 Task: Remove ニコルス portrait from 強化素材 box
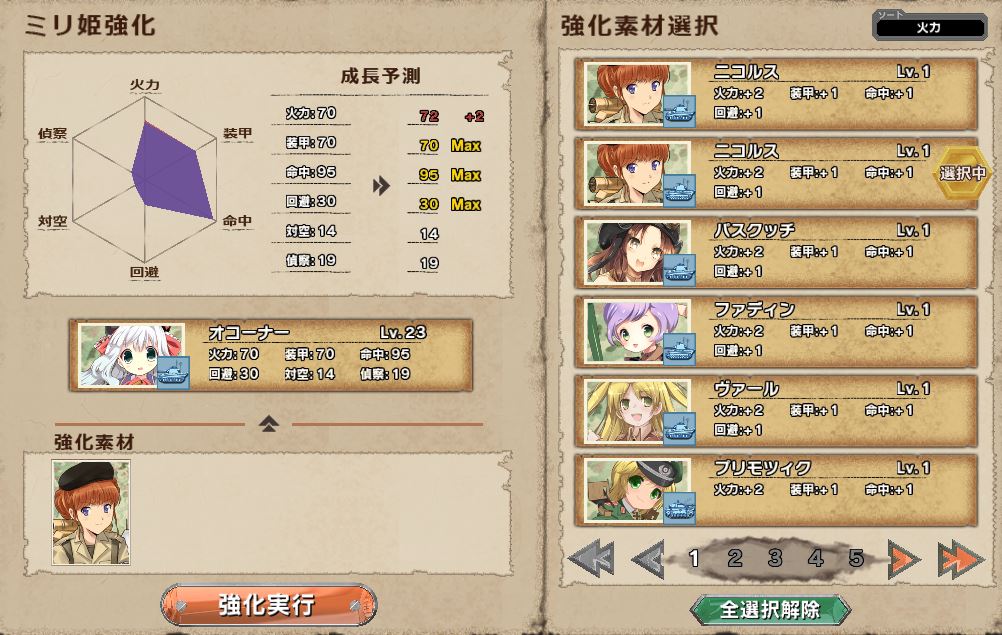91,512
